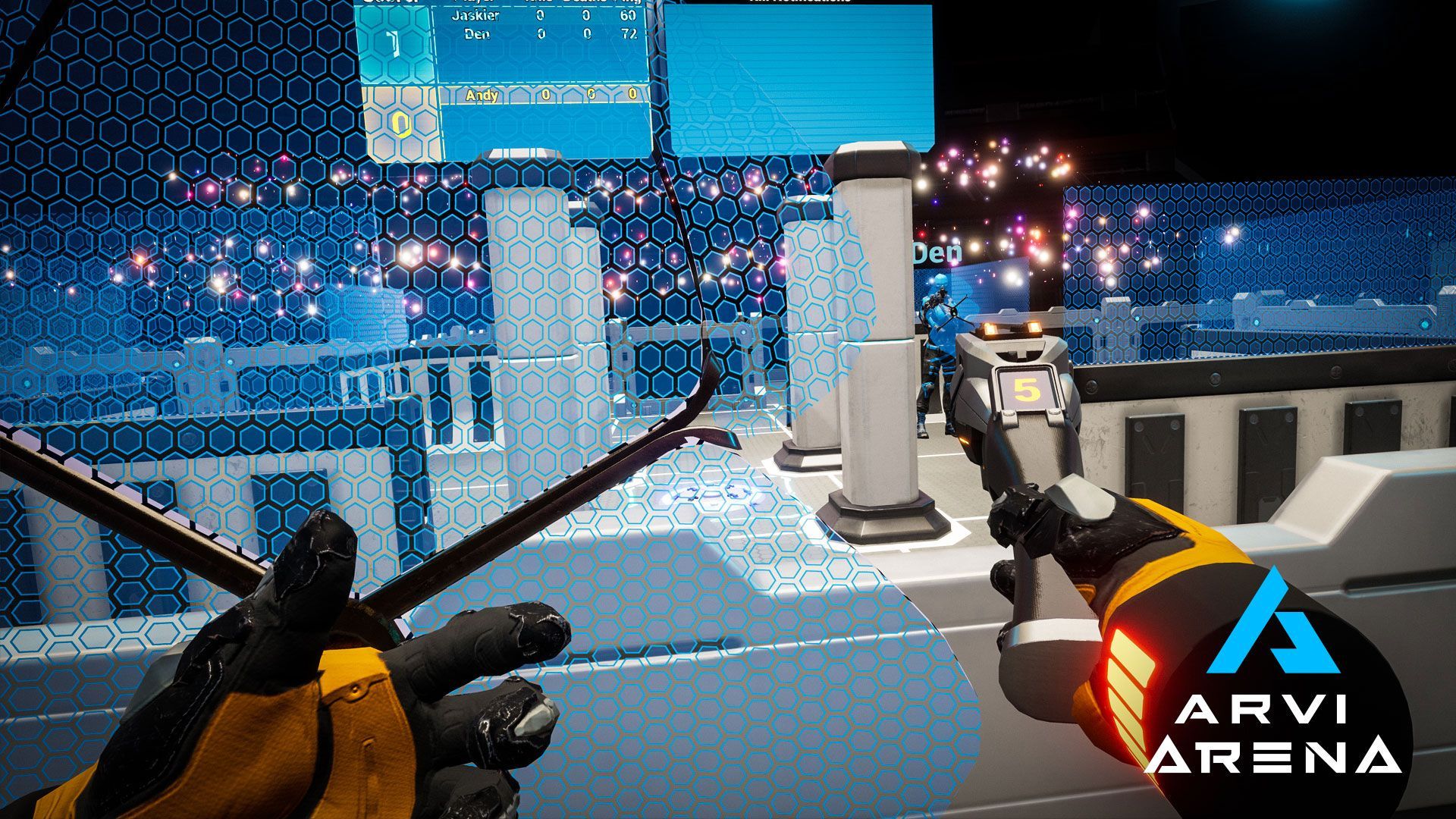Select Jaskier in the scoreboard

tap(476, 17)
